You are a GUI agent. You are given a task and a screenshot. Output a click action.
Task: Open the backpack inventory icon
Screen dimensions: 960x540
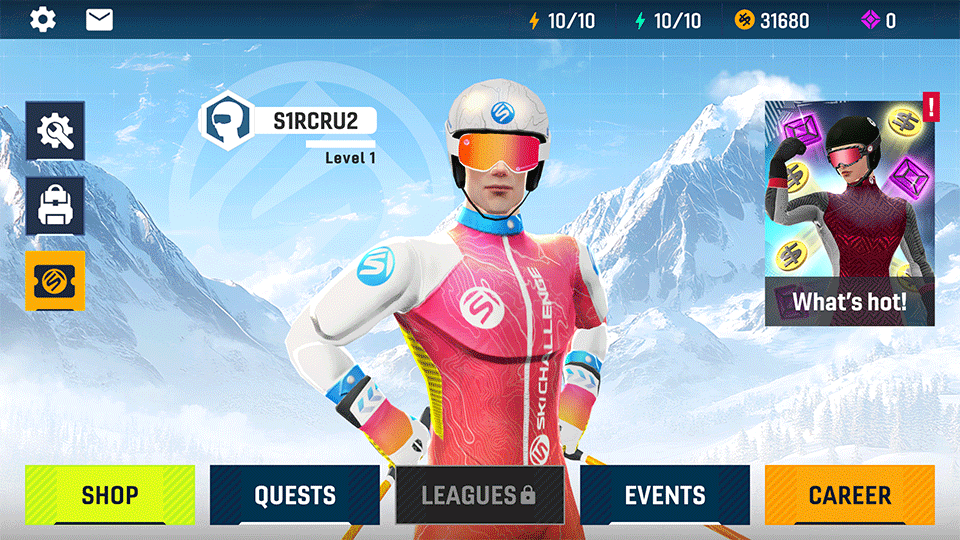(x=55, y=206)
